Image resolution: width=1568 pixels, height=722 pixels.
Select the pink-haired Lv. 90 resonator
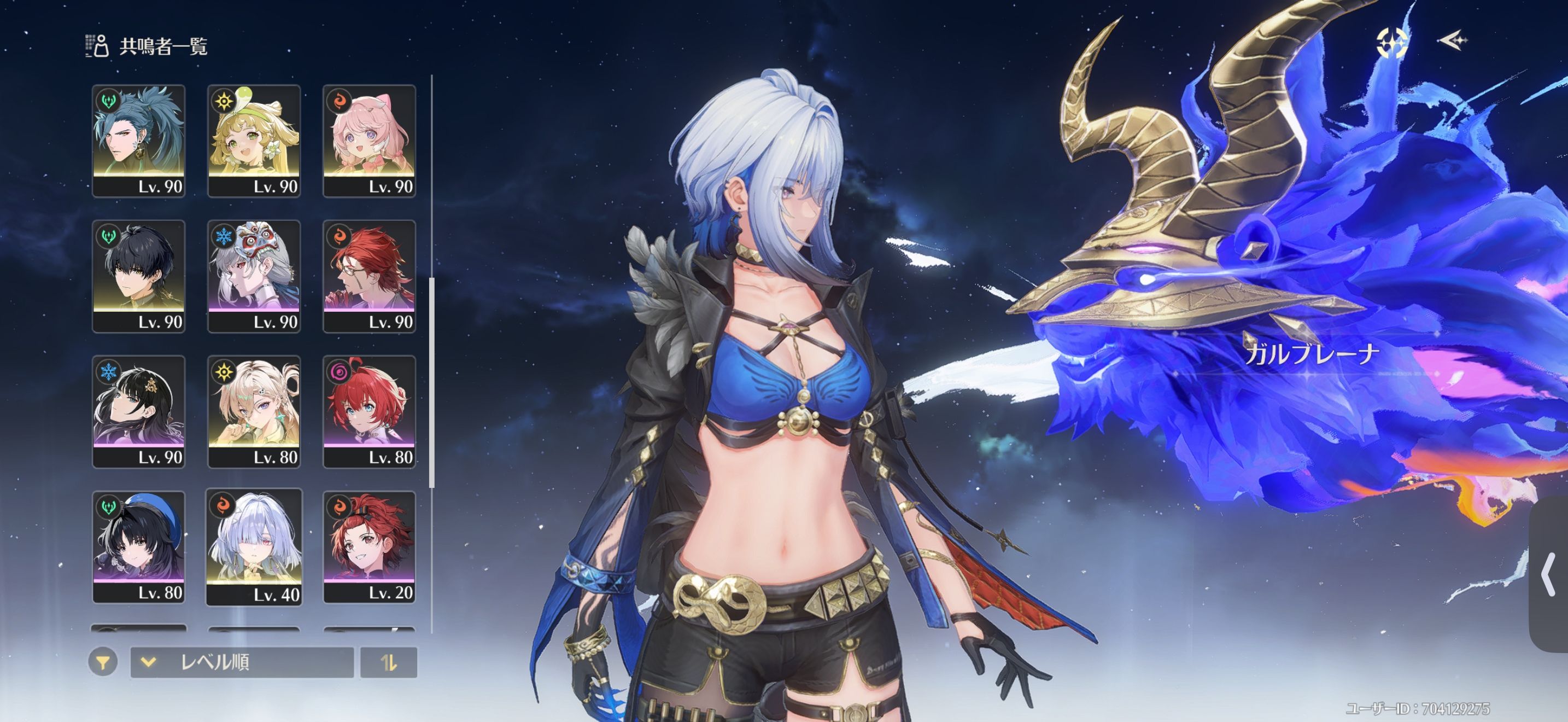(x=369, y=141)
